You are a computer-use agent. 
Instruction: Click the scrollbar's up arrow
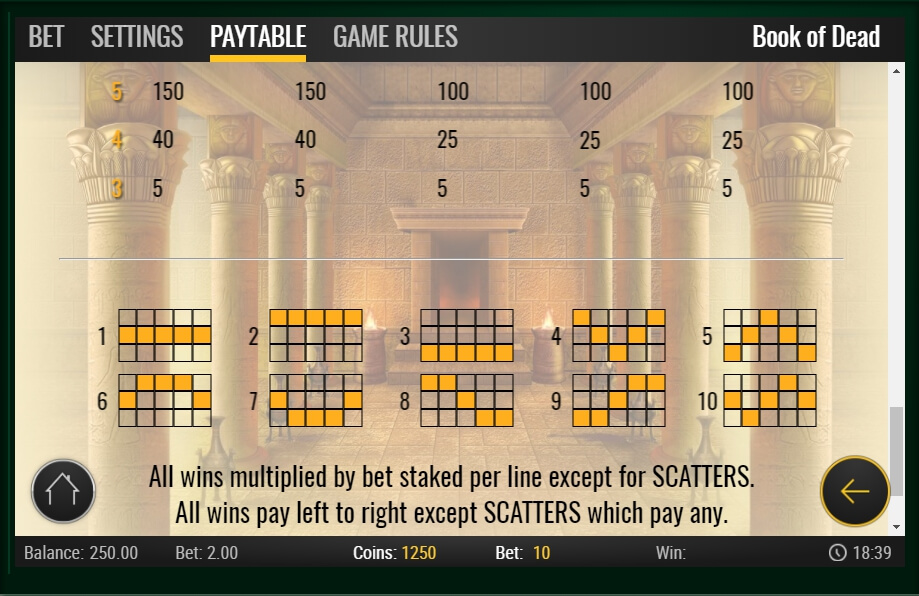(896, 72)
